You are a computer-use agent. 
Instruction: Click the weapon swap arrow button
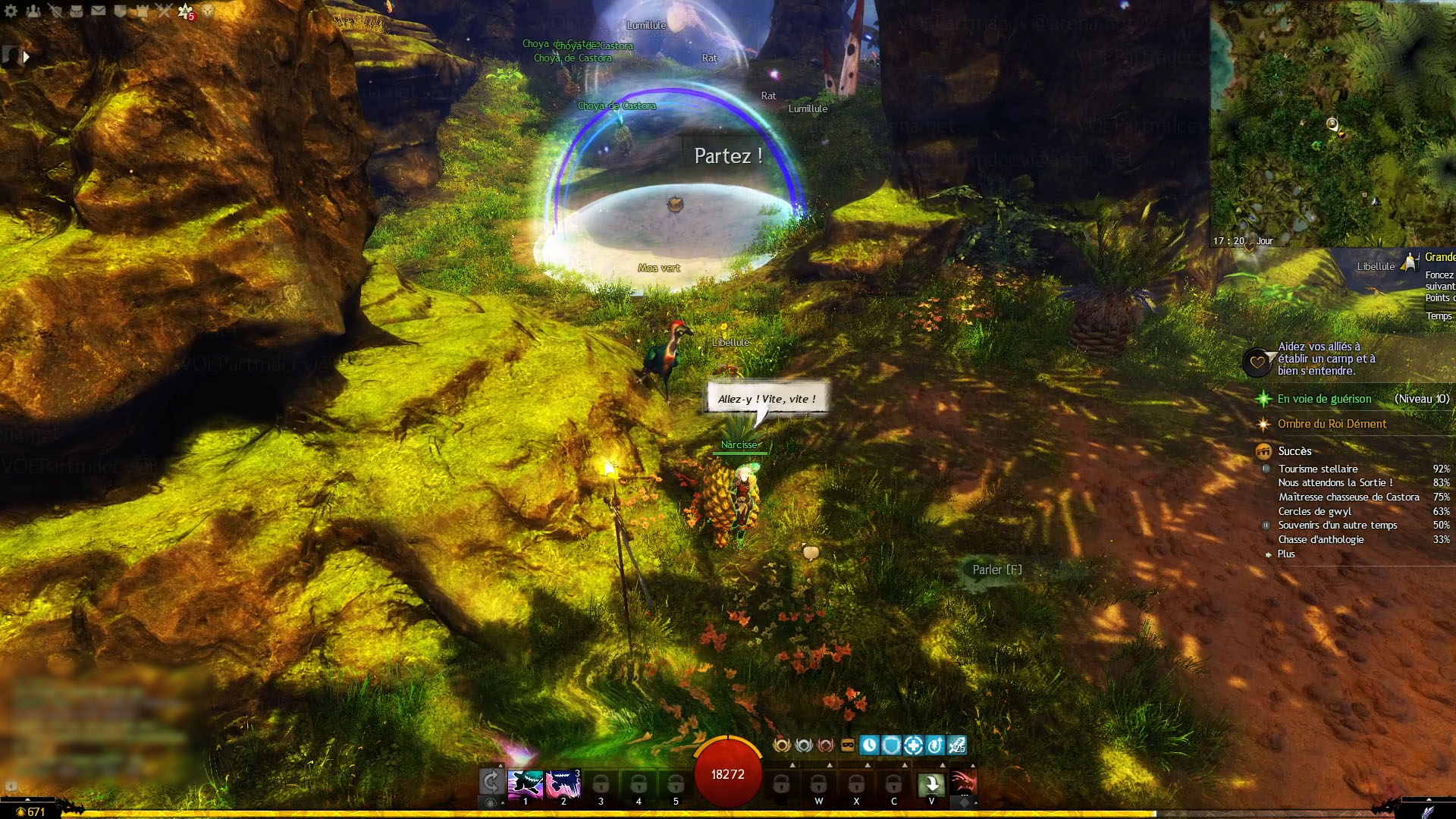tap(491, 782)
